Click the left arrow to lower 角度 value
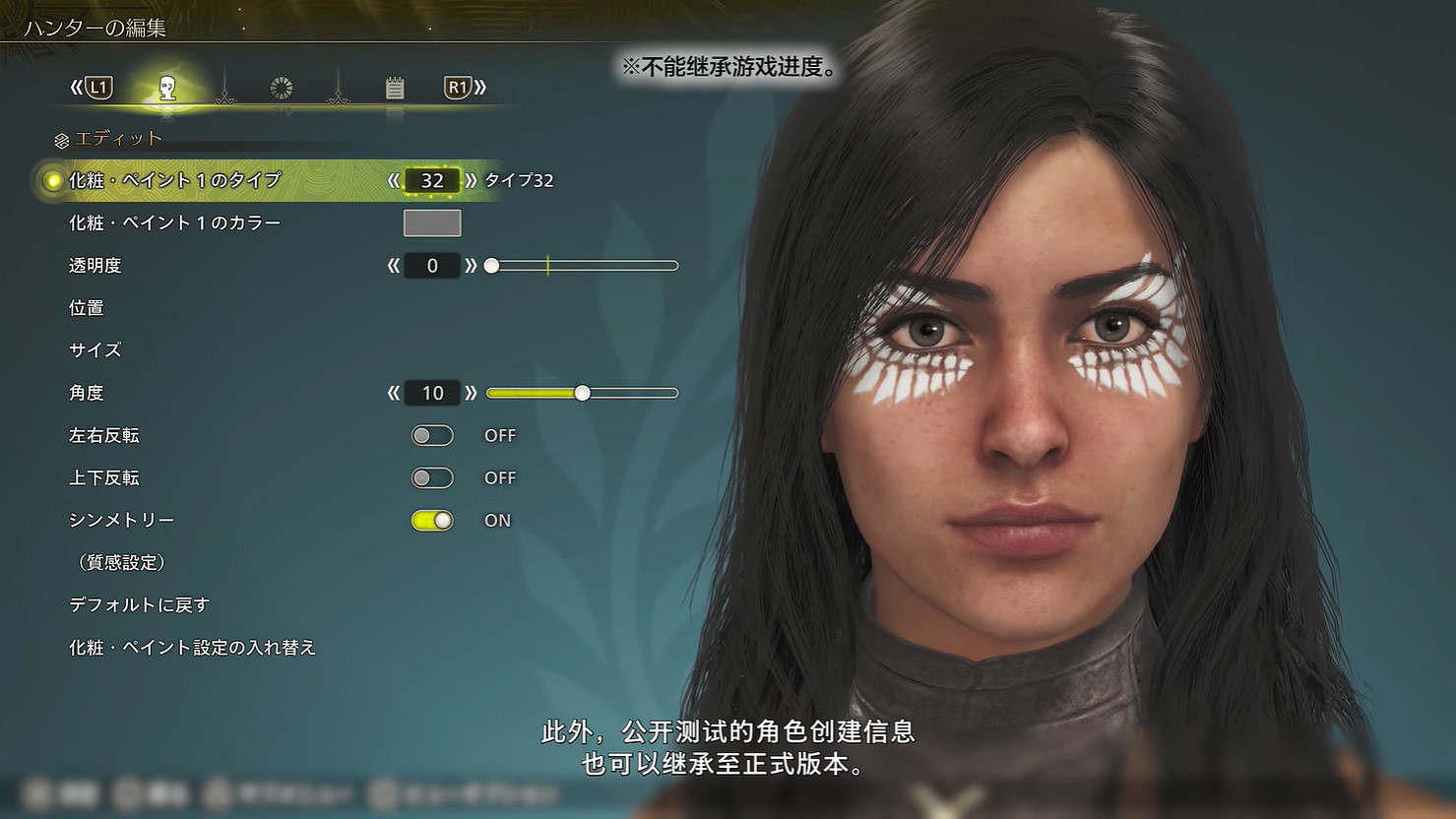Screen dimensions: 1456x819 click(x=394, y=392)
